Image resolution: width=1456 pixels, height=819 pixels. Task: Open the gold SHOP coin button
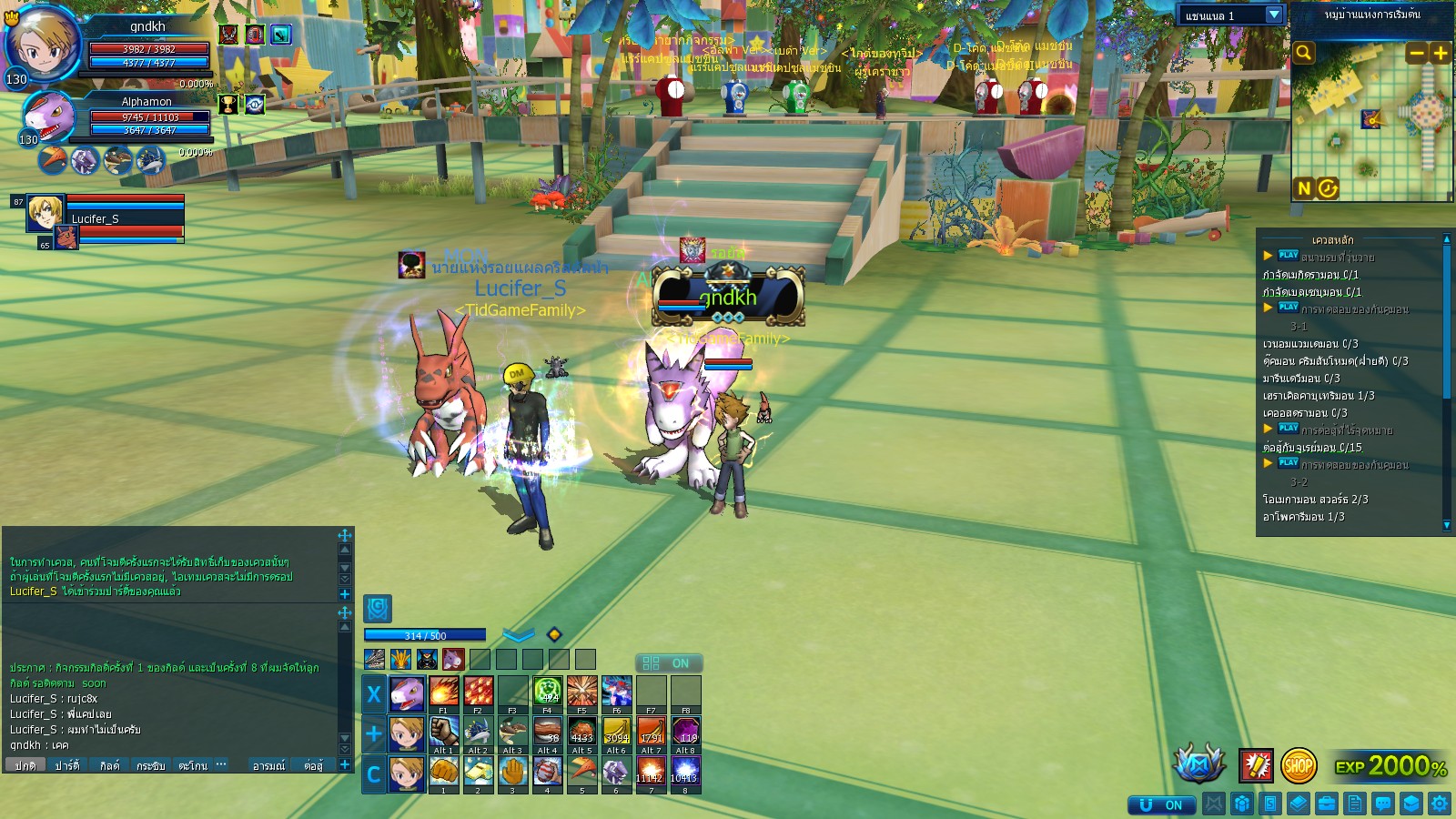pos(1298,766)
